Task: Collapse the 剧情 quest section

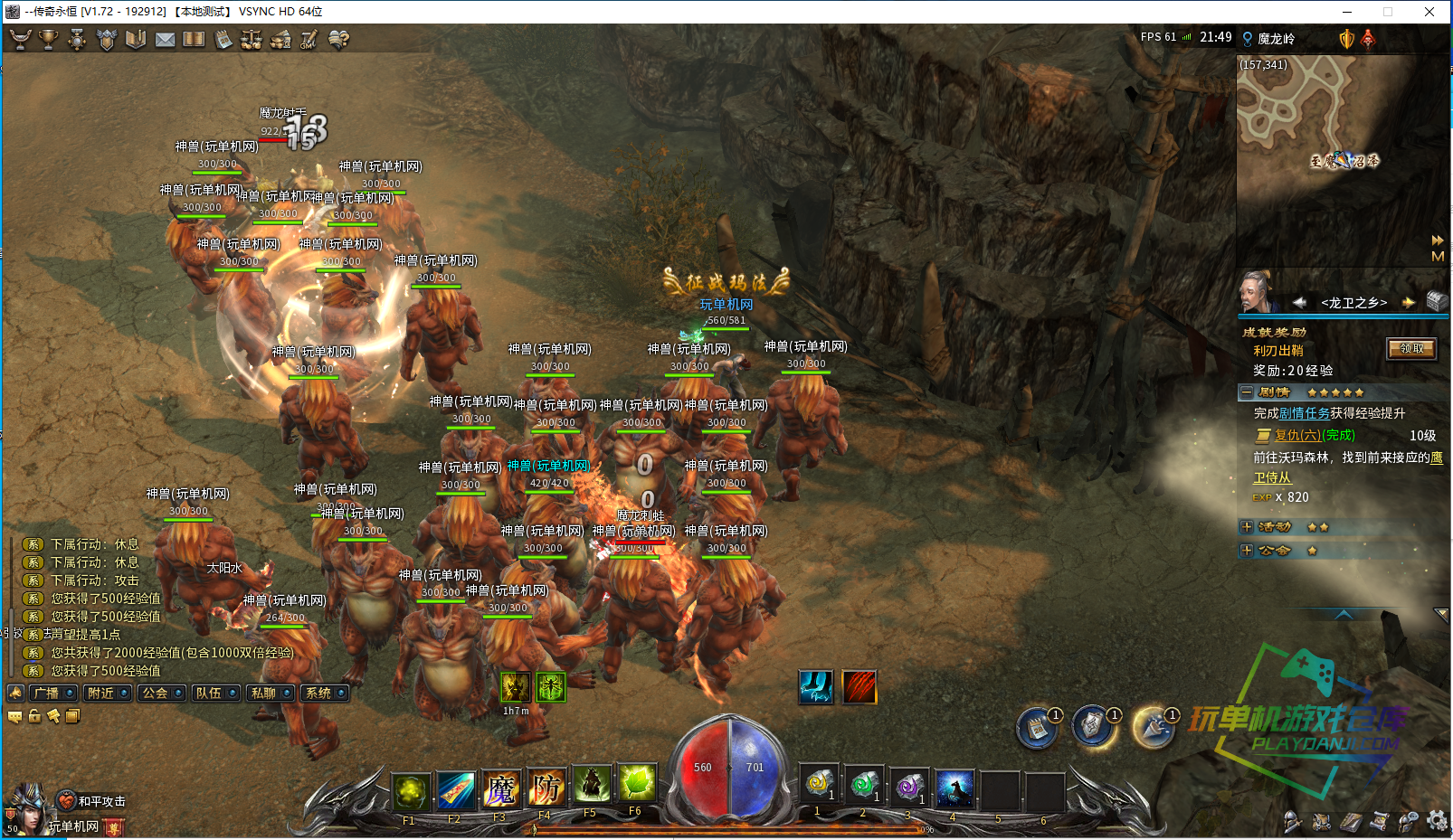Action: 1247,392
